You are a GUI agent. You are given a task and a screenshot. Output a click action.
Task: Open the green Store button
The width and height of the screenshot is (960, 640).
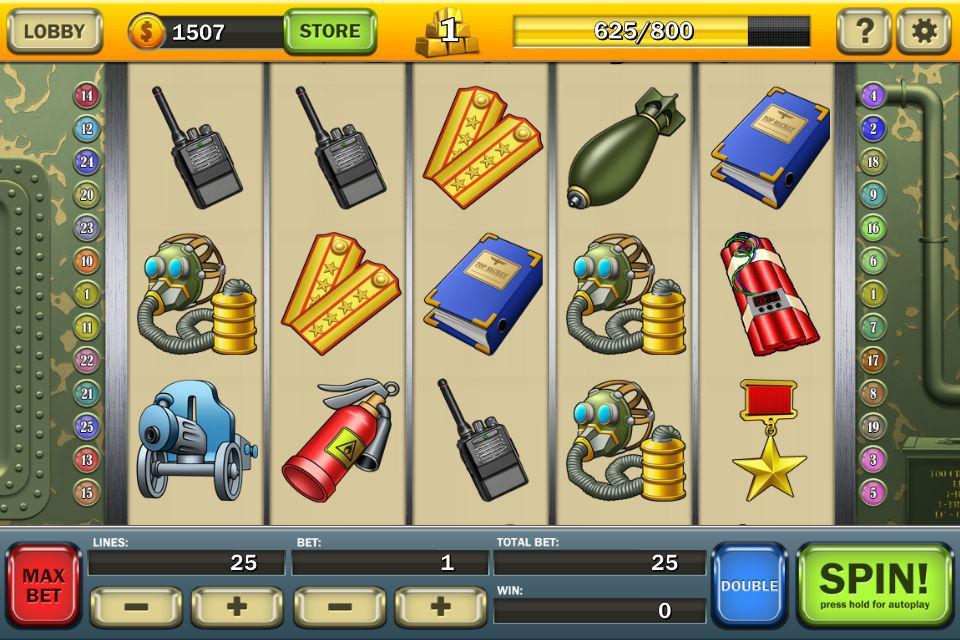point(330,31)
